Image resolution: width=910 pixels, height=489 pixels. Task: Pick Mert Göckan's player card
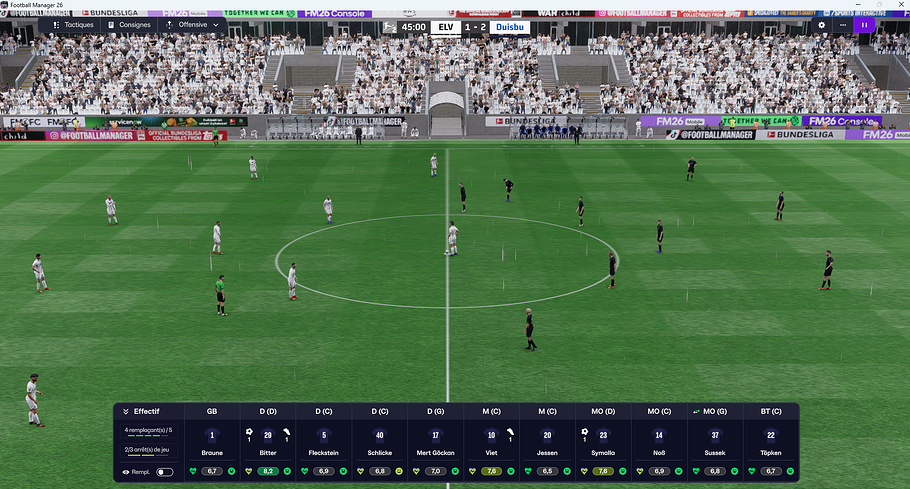(x=435, y=441)
